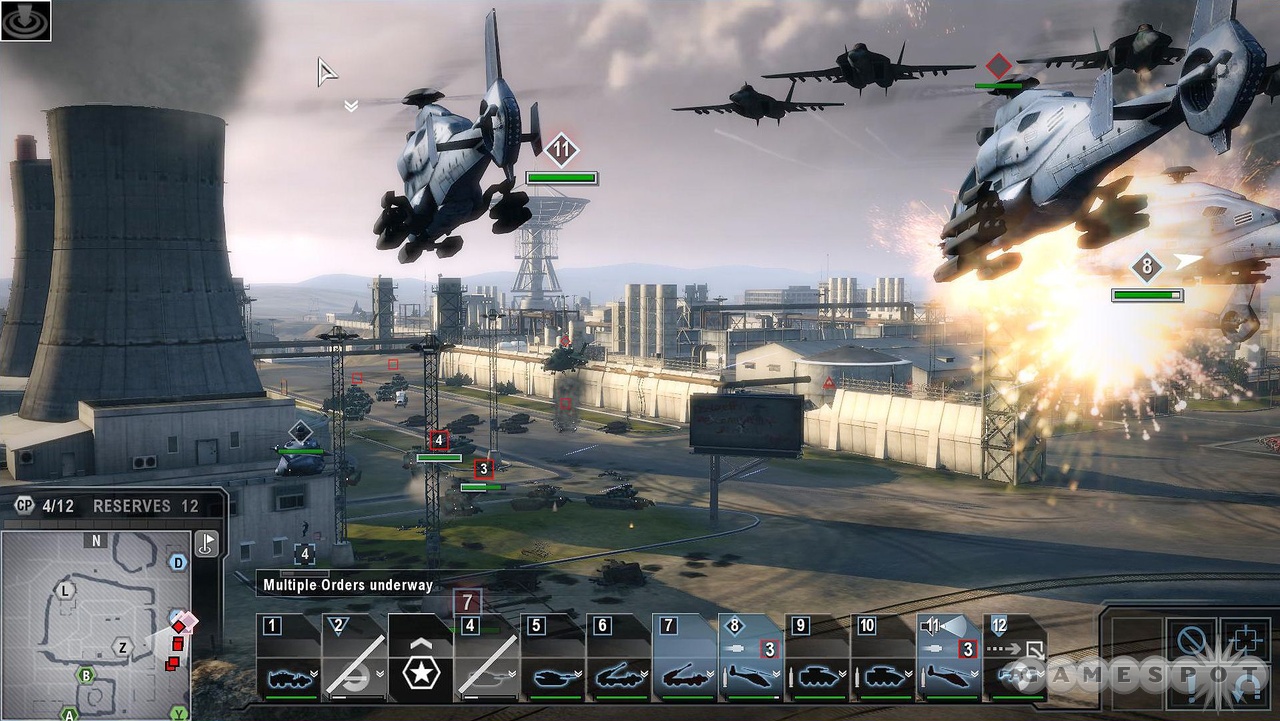The height and width of the screenshot is (721, 1280).
Task: Jump to uplink Z on the minimap
Action: (x=122, y=647)
